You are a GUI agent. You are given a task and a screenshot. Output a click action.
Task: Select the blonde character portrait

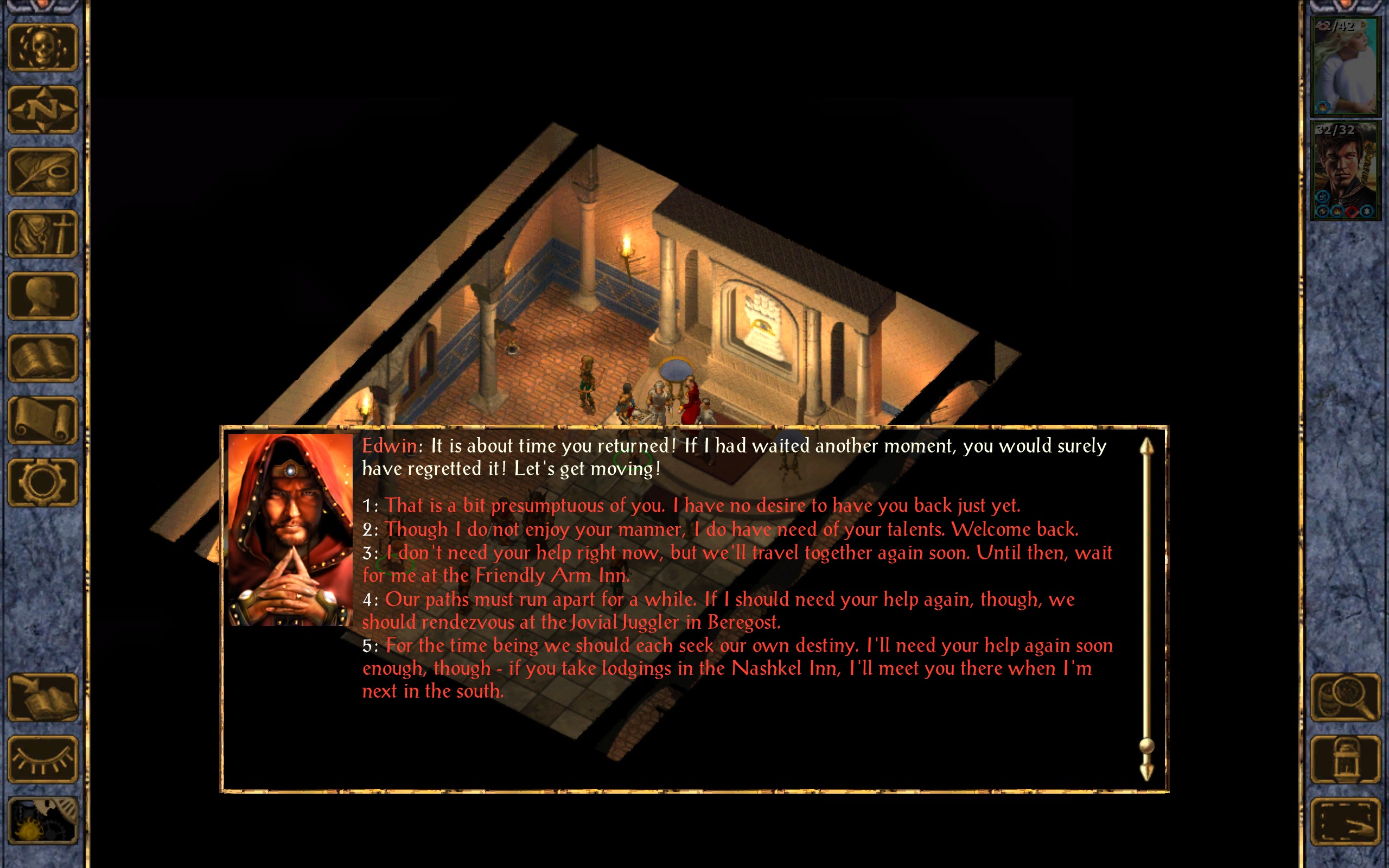(1345, 66)
